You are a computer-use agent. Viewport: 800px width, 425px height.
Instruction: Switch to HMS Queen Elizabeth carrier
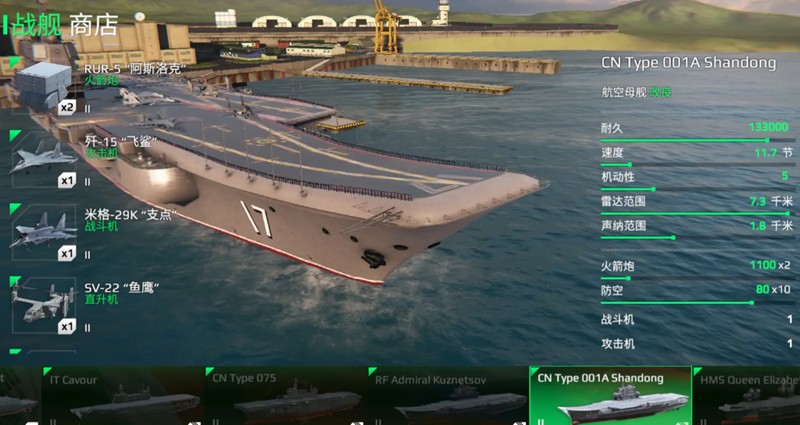point(748,396)
